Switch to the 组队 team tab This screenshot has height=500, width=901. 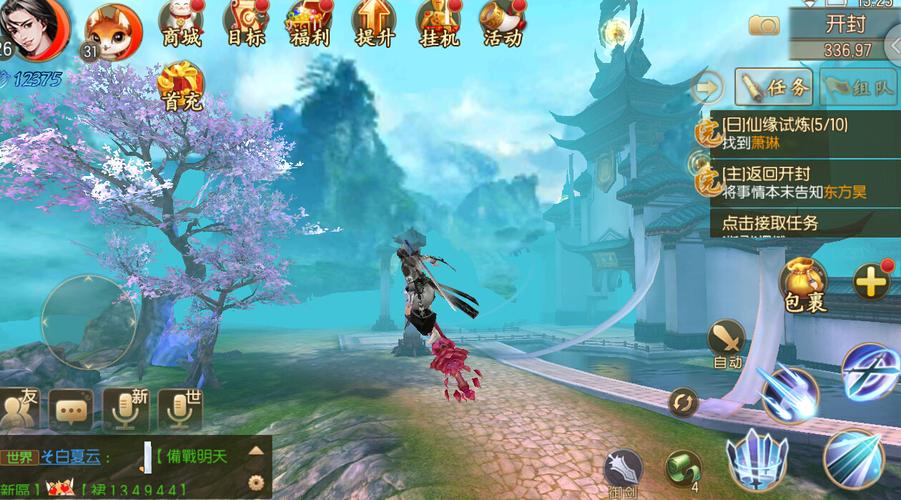[x=857, y=88]
